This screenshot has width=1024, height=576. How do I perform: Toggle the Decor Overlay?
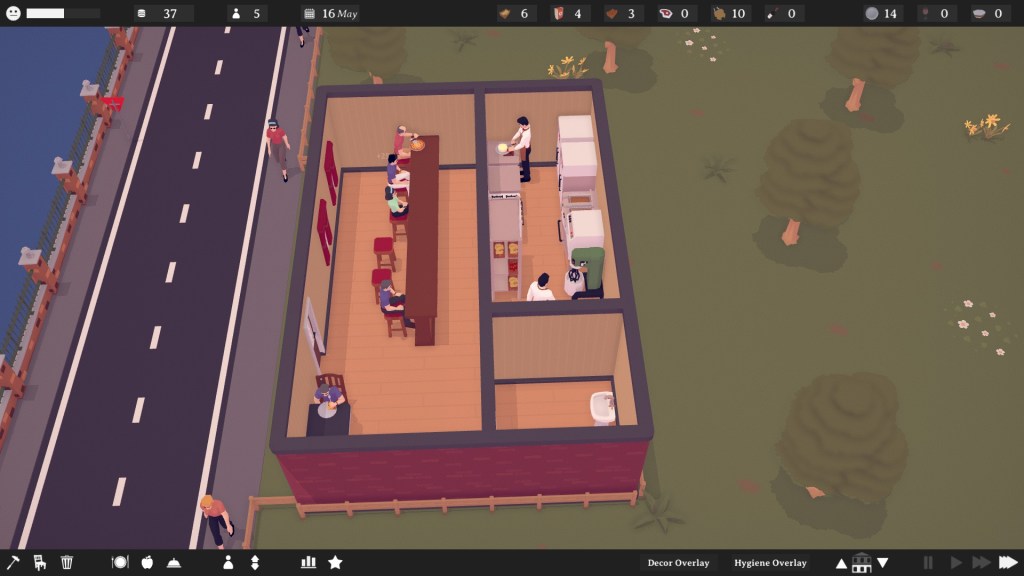[679, 563]
